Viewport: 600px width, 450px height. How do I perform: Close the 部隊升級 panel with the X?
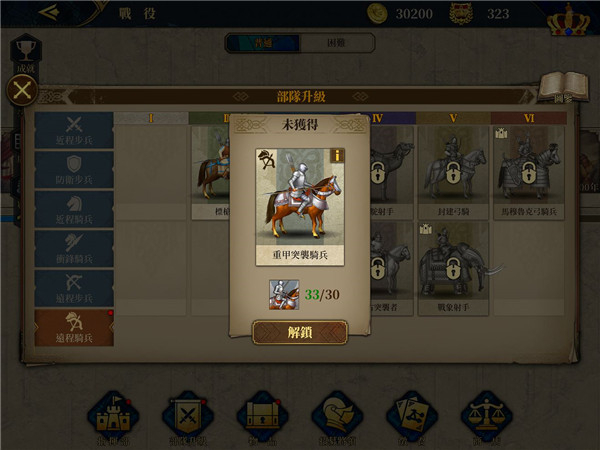coord(22,91)
